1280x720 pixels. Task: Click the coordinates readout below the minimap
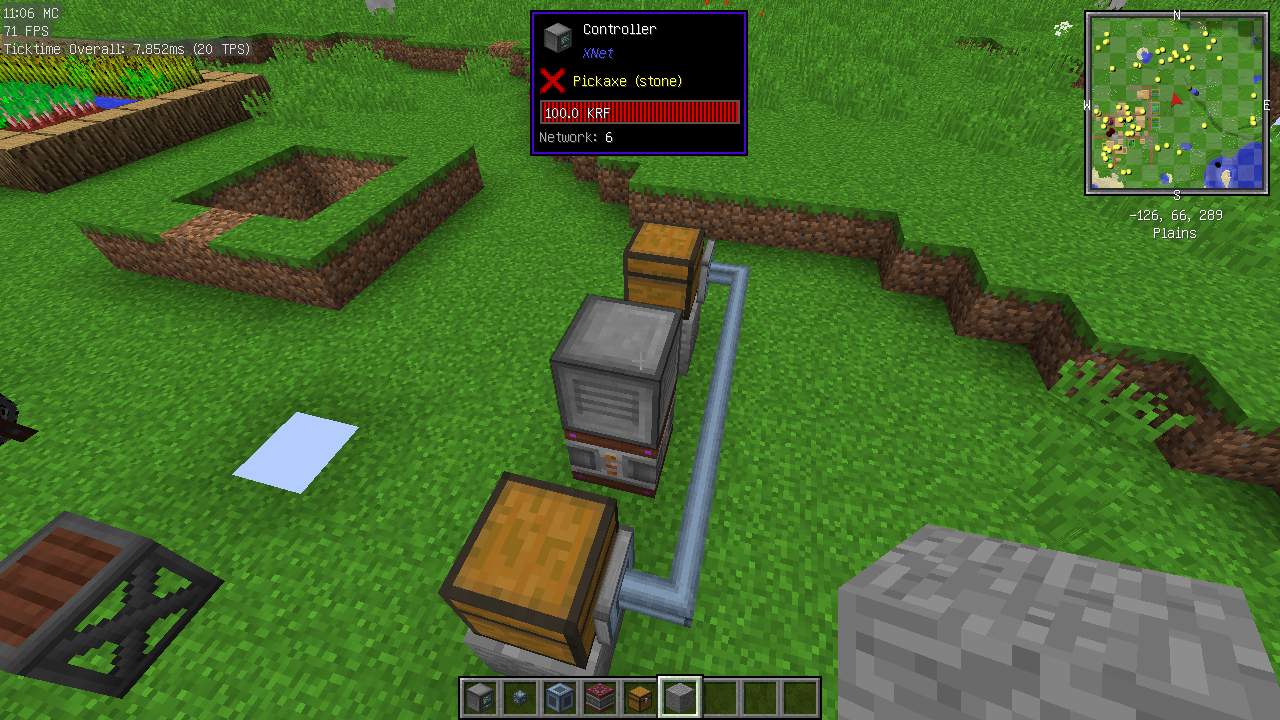pyautogui.click(x=1174, y=214)
